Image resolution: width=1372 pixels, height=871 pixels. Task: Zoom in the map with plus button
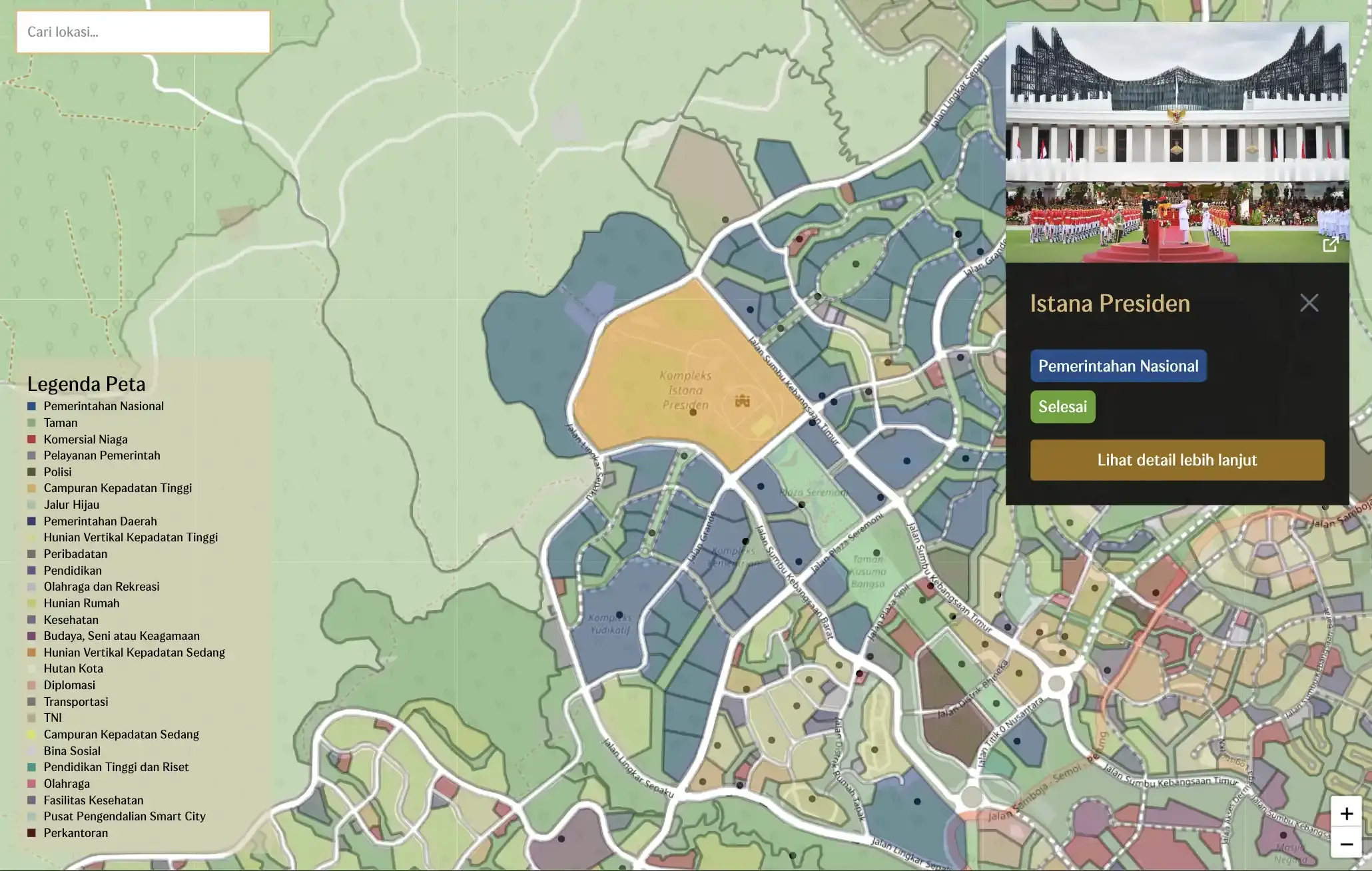[x=1346, y=814]
